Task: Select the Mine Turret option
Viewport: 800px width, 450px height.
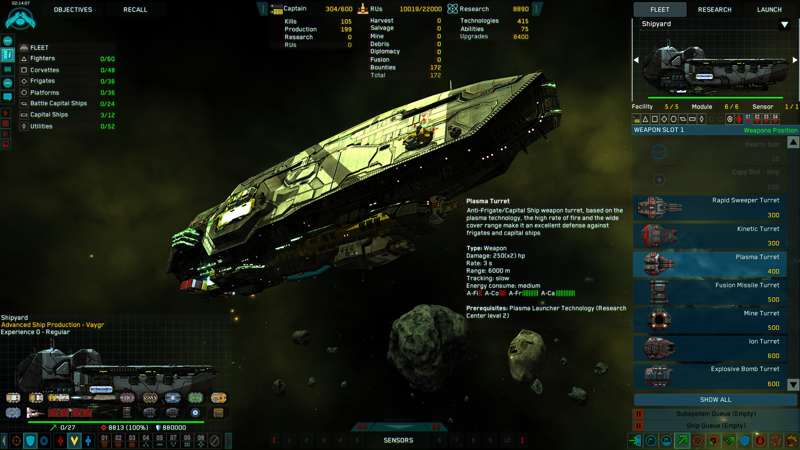Action: point(715,319)
